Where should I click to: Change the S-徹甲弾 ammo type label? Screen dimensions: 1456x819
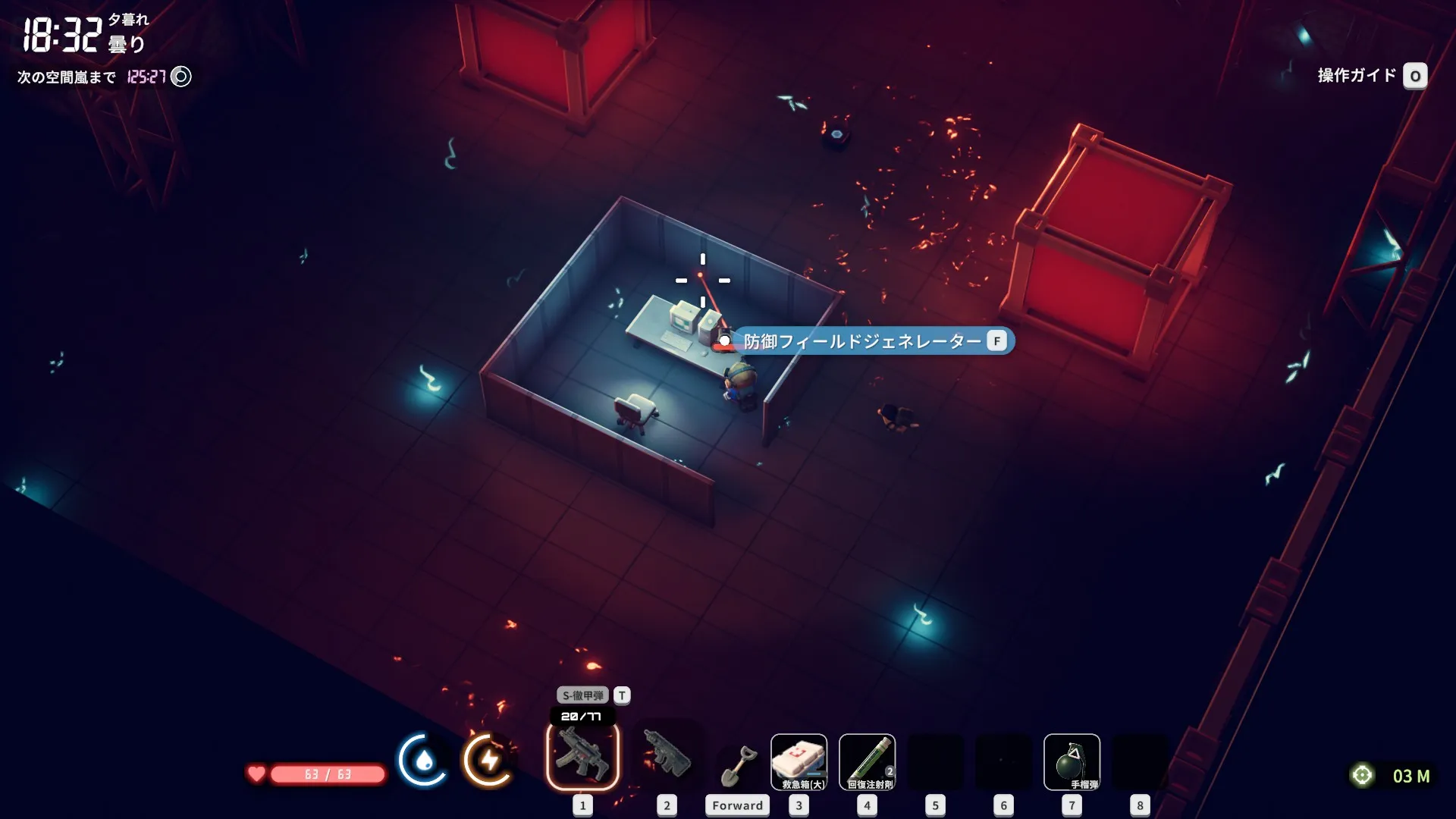point(583,695)
